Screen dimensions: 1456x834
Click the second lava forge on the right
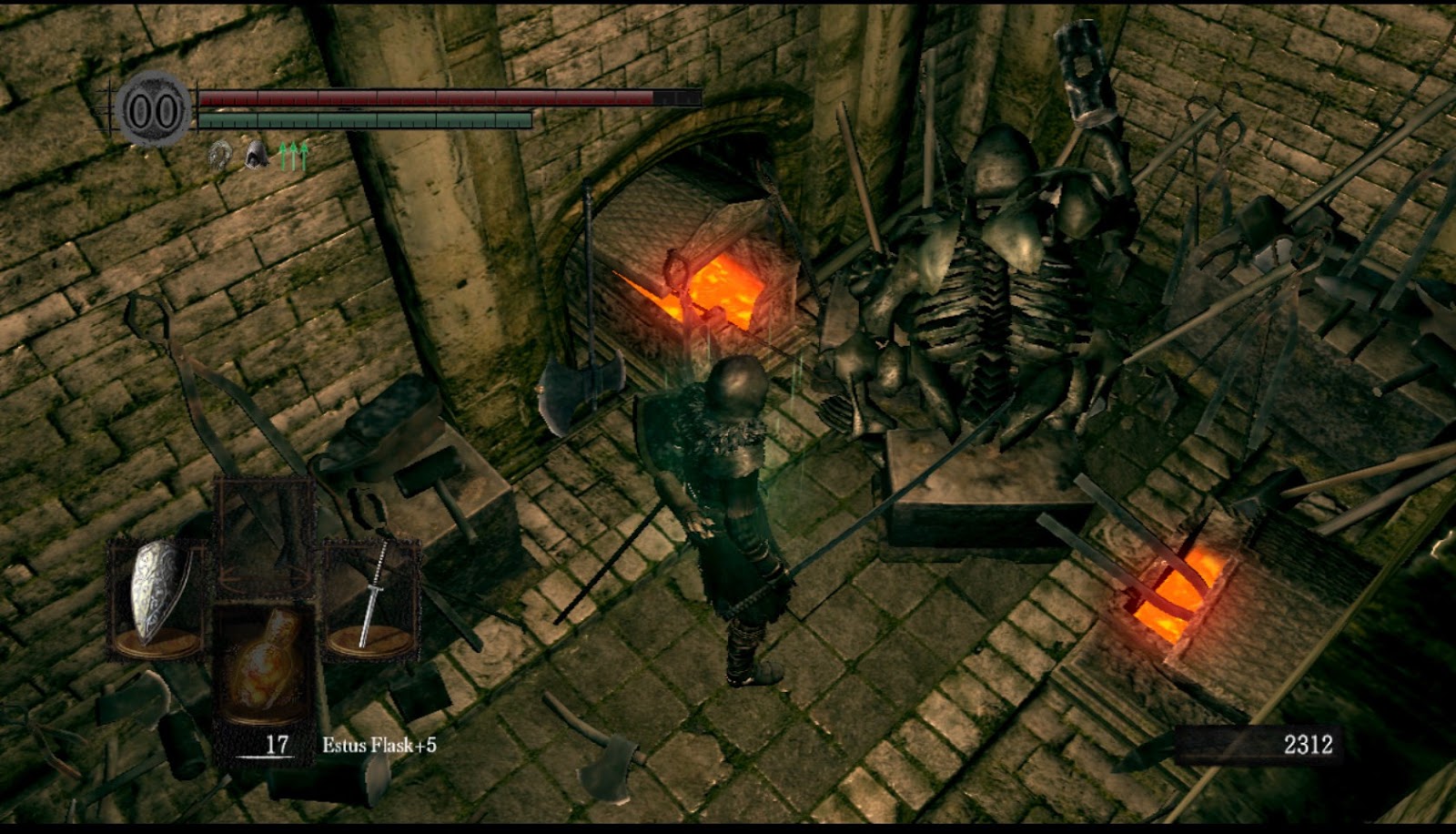coord(1174,592)
